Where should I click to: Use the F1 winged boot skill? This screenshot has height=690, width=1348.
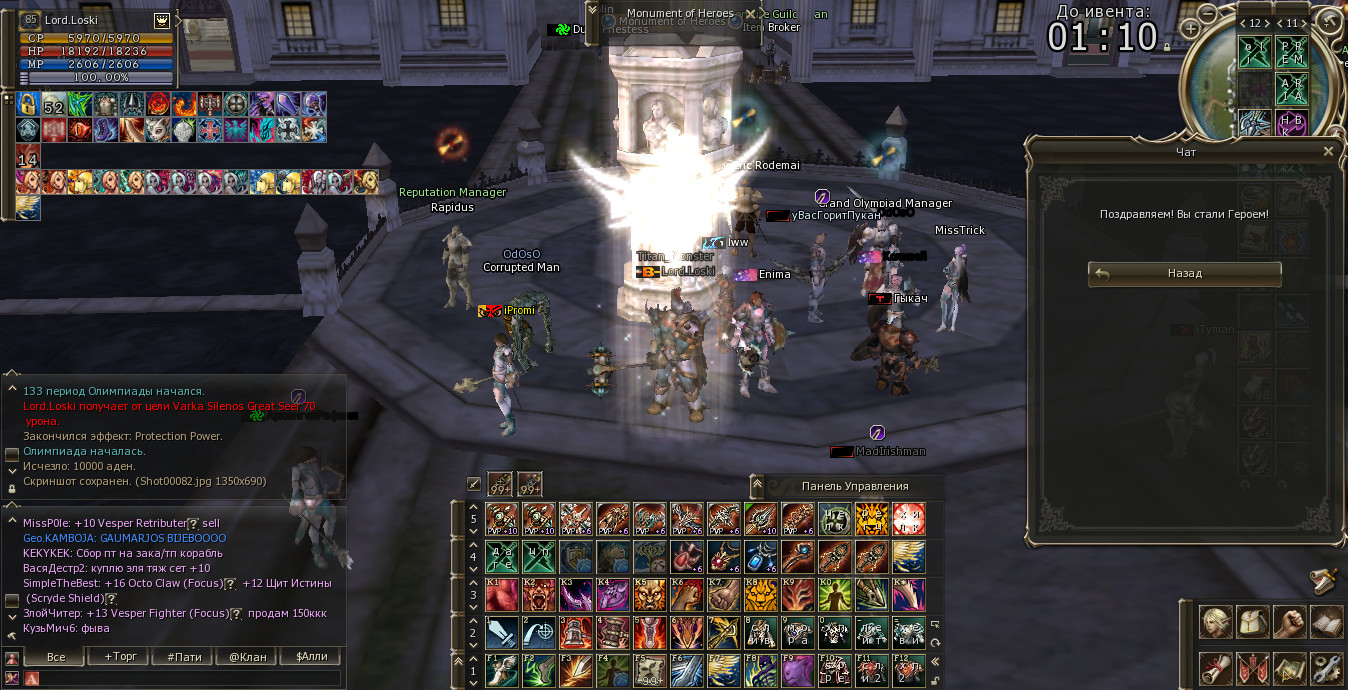coord(501,670)
